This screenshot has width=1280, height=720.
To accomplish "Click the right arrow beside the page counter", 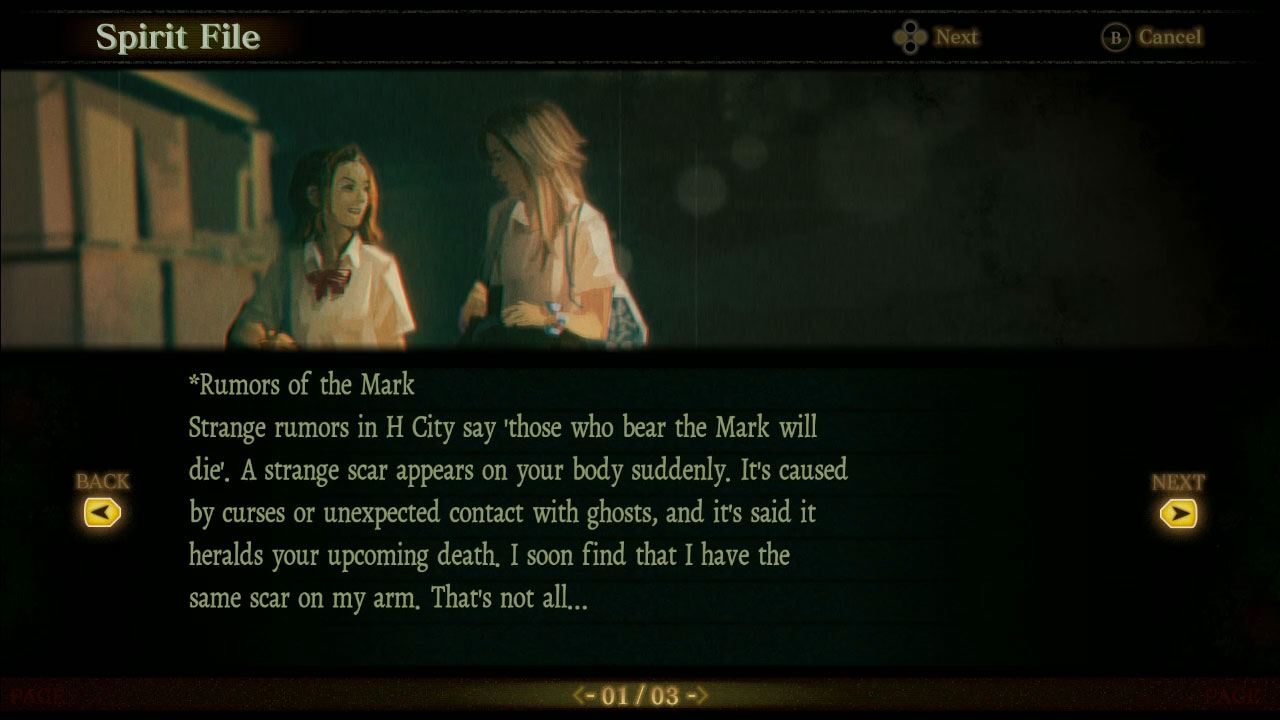I will (699, 696).
